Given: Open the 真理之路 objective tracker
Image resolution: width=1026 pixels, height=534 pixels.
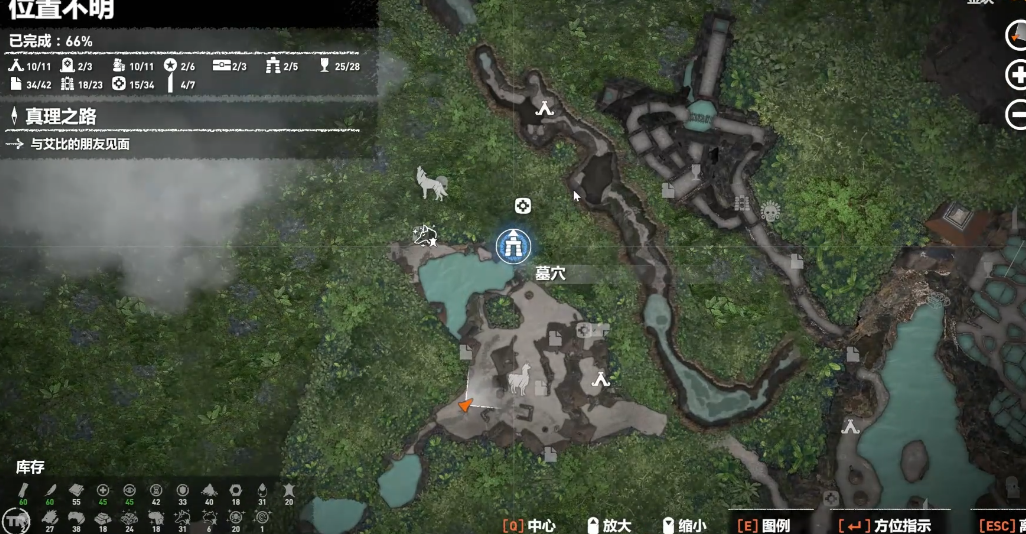Looking at the screenshot, I should click(x=62, y=117).
